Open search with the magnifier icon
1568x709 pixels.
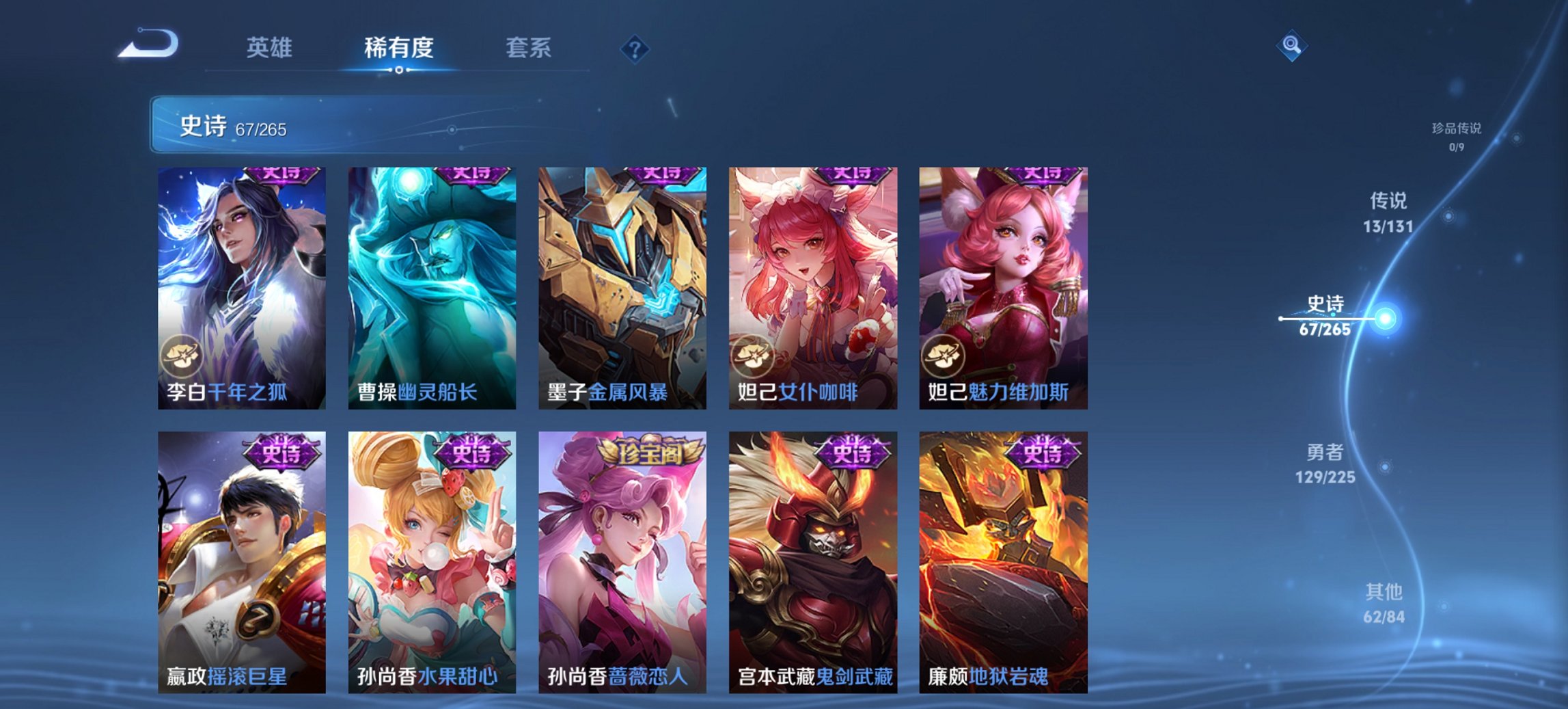click(1292, 46)
